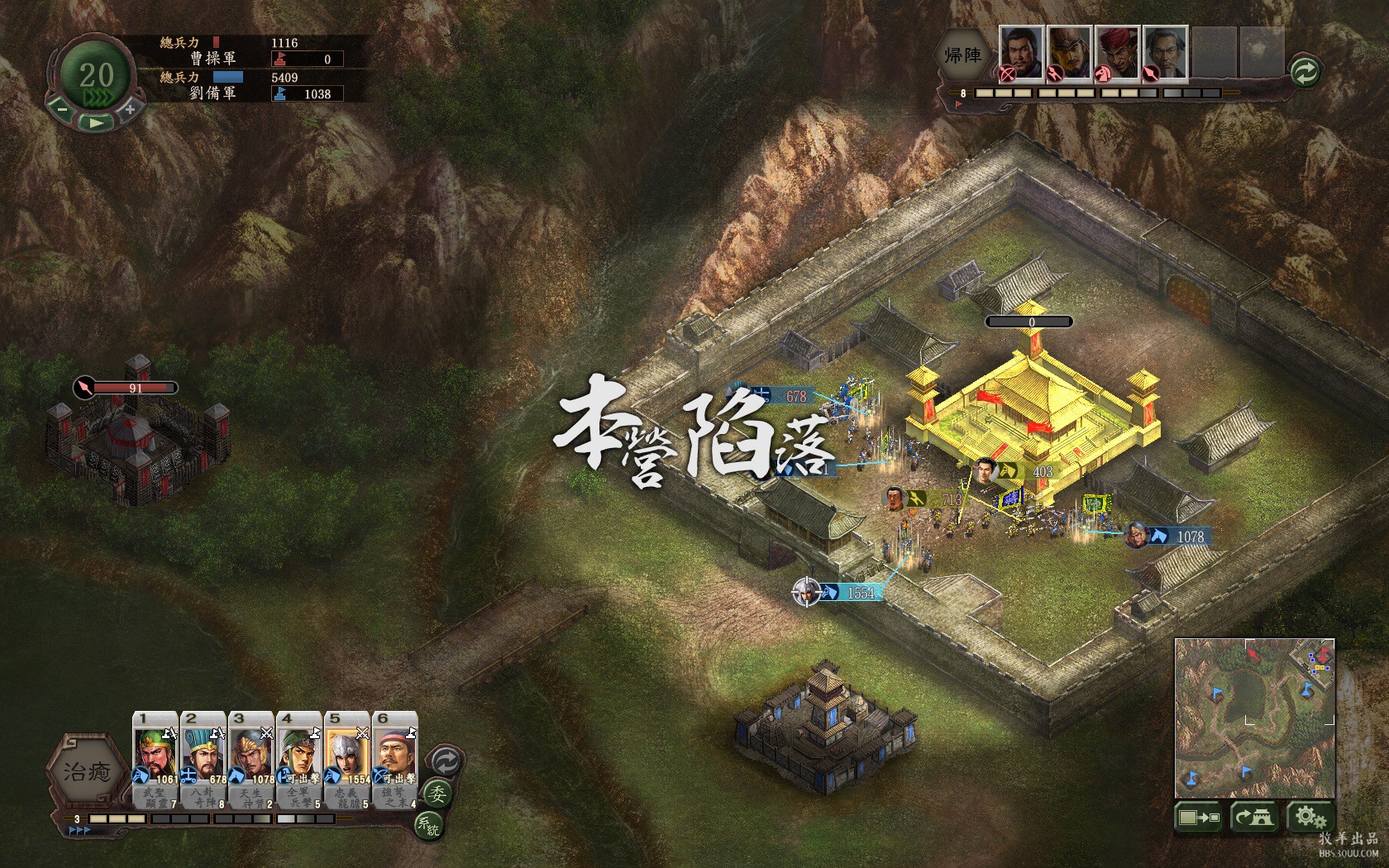Jump to the castle using the fortress button
This screenshot has height=868, width=1389.
[x=1254, y=818]
